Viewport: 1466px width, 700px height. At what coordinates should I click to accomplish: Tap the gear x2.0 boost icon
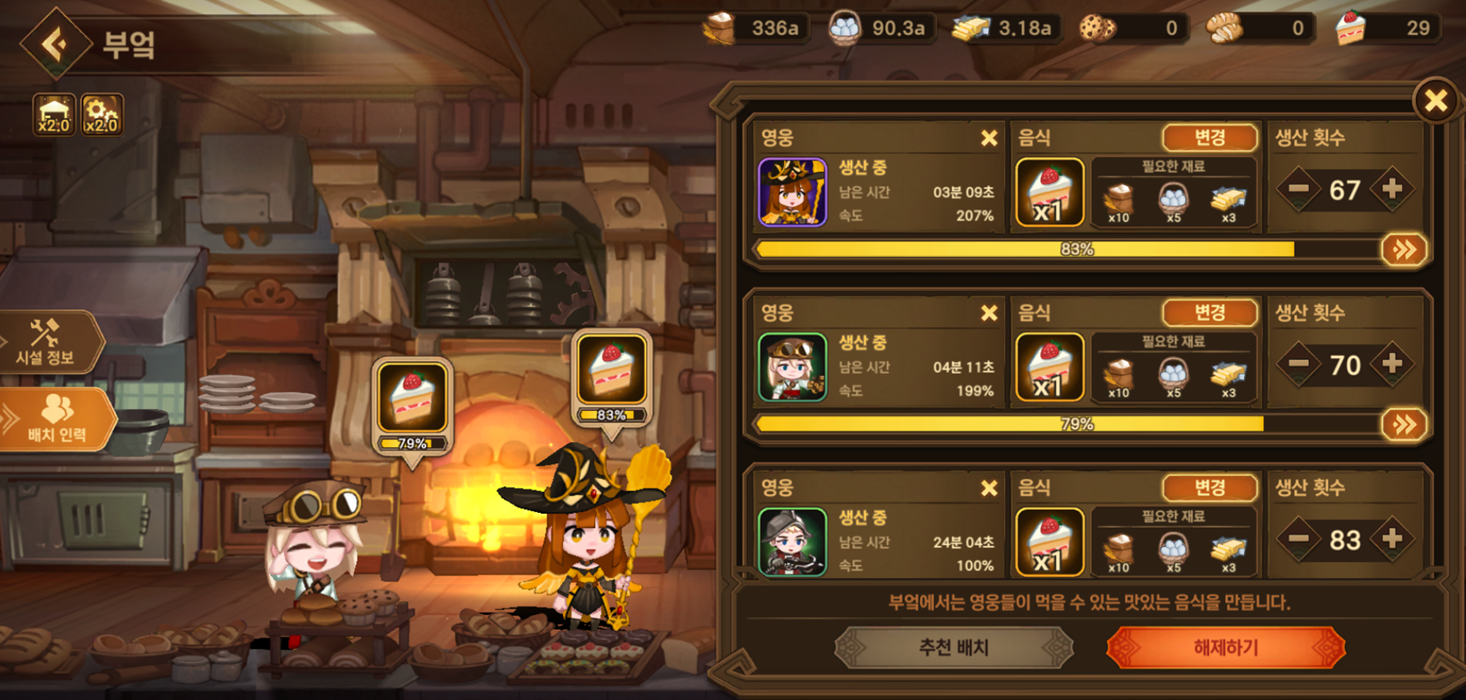tap(101, 114)
